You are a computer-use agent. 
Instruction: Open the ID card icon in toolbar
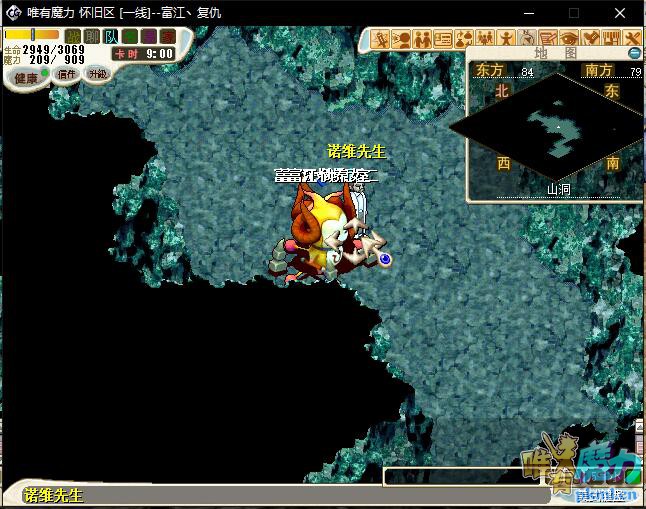tap(443, 39)
